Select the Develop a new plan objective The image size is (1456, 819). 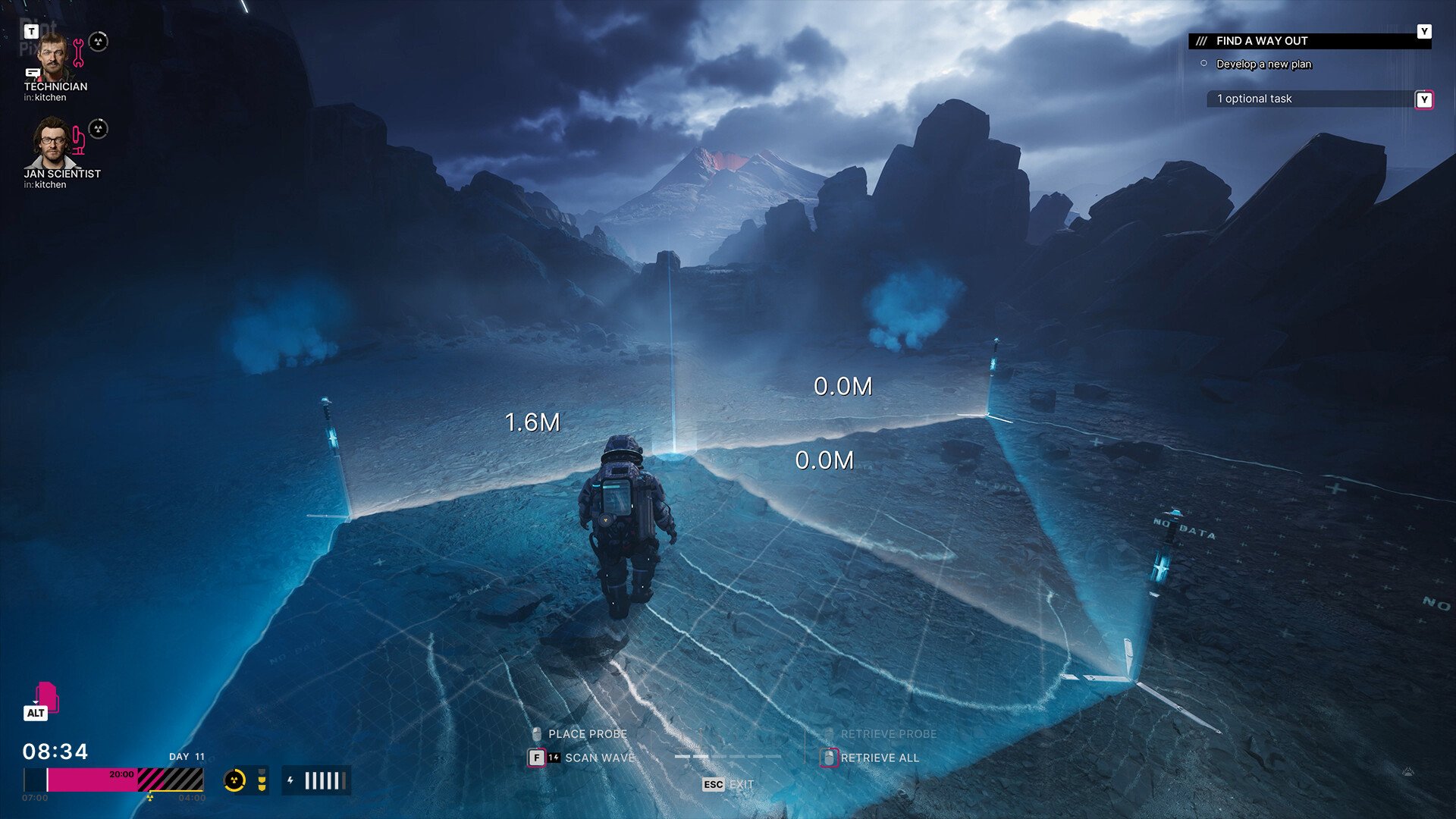[x=1263, y=64]
